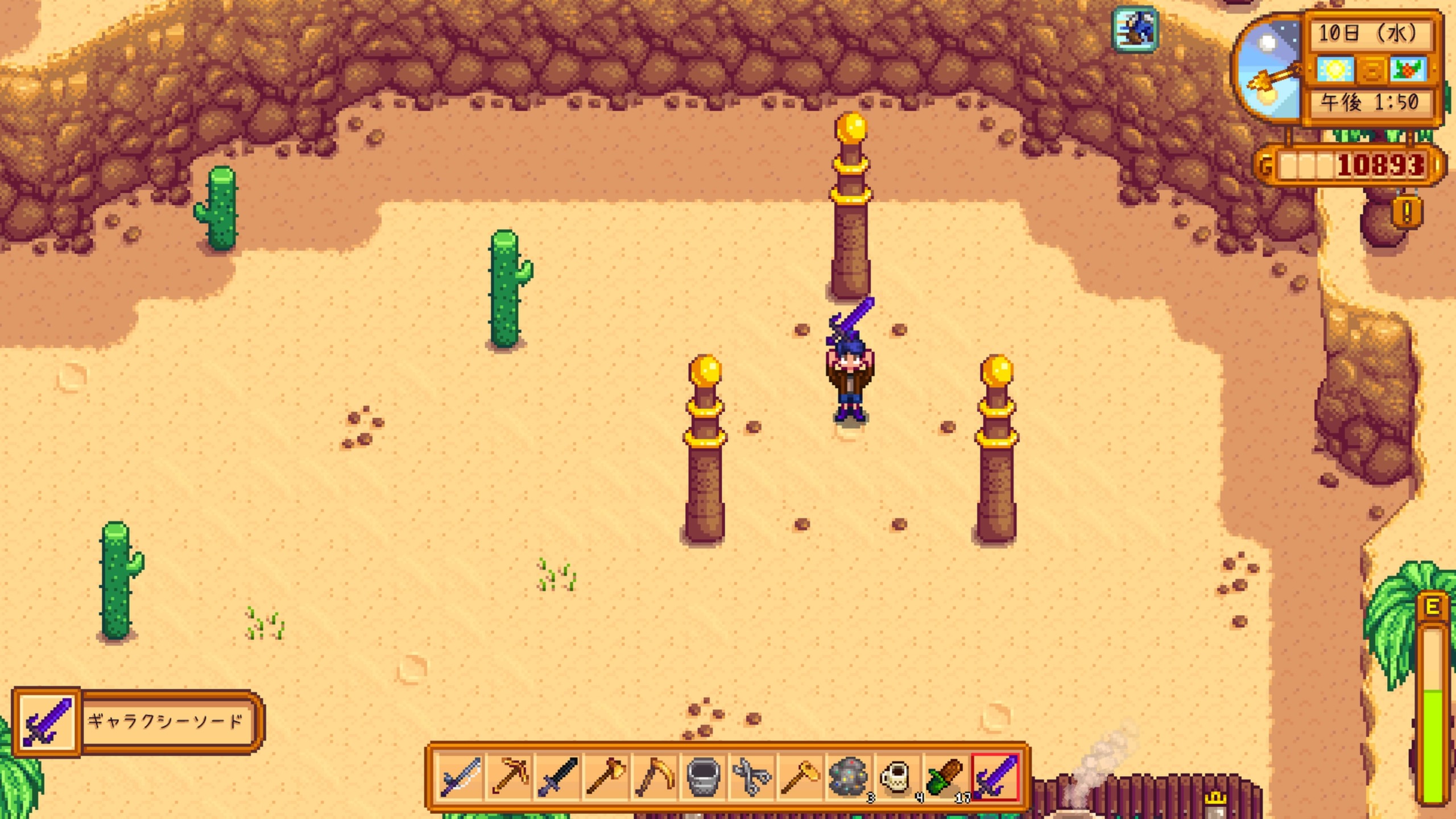1456x819 pixels.
Task: Equip the dark sword from the hotbar
Action: click(x=558, y=777)
